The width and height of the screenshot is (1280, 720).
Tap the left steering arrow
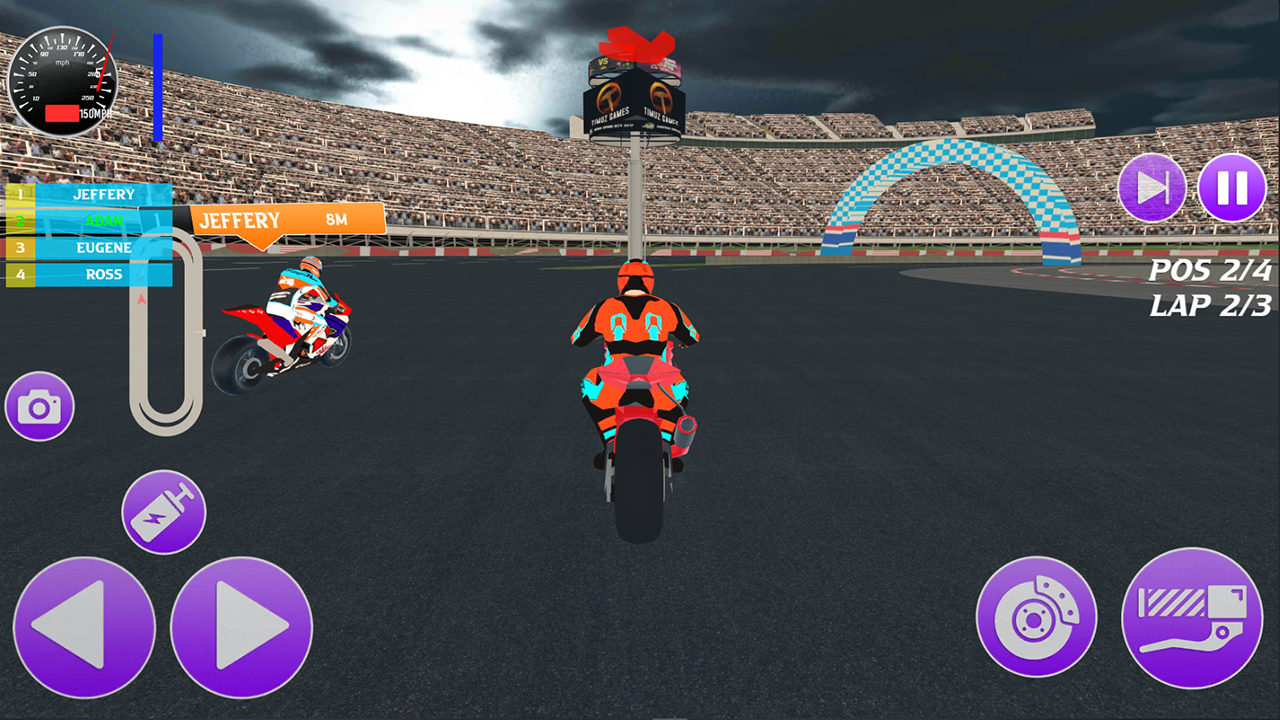84,628
